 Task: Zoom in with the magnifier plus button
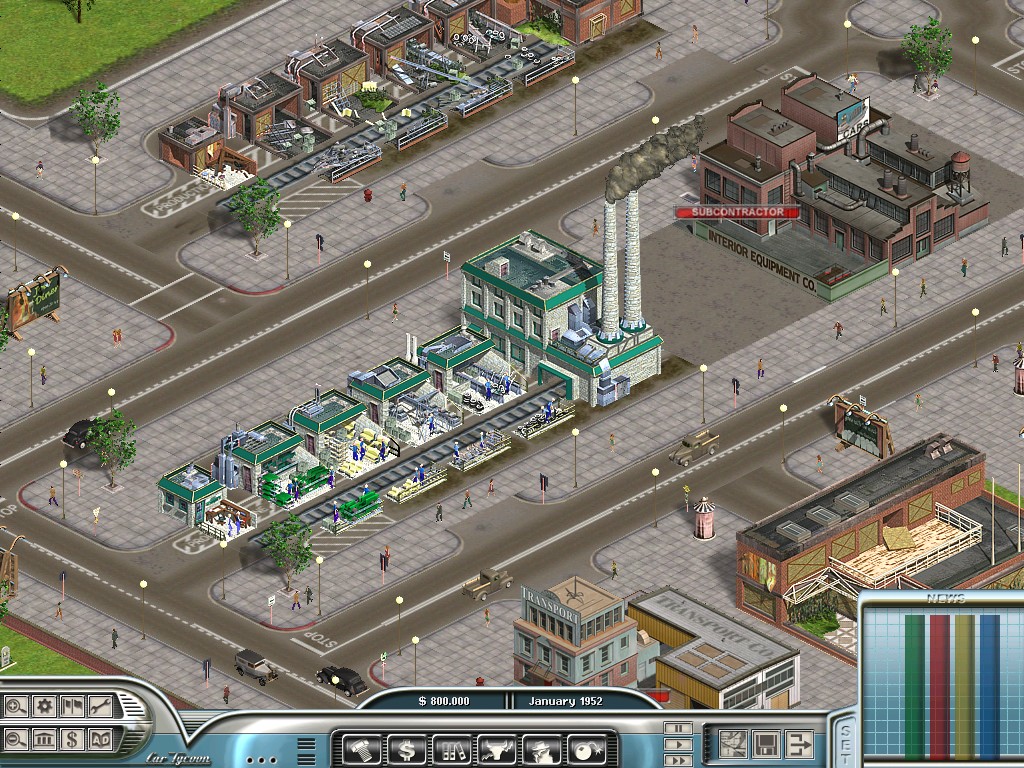click(x=16, y=706)
